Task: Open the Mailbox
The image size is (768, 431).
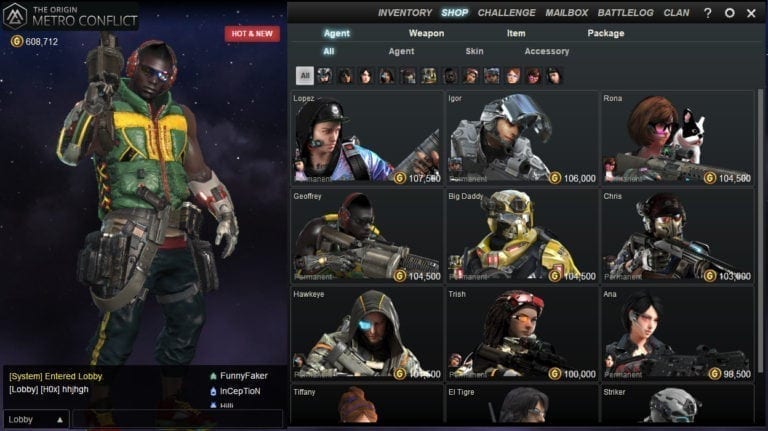Action: click(566, 13)
